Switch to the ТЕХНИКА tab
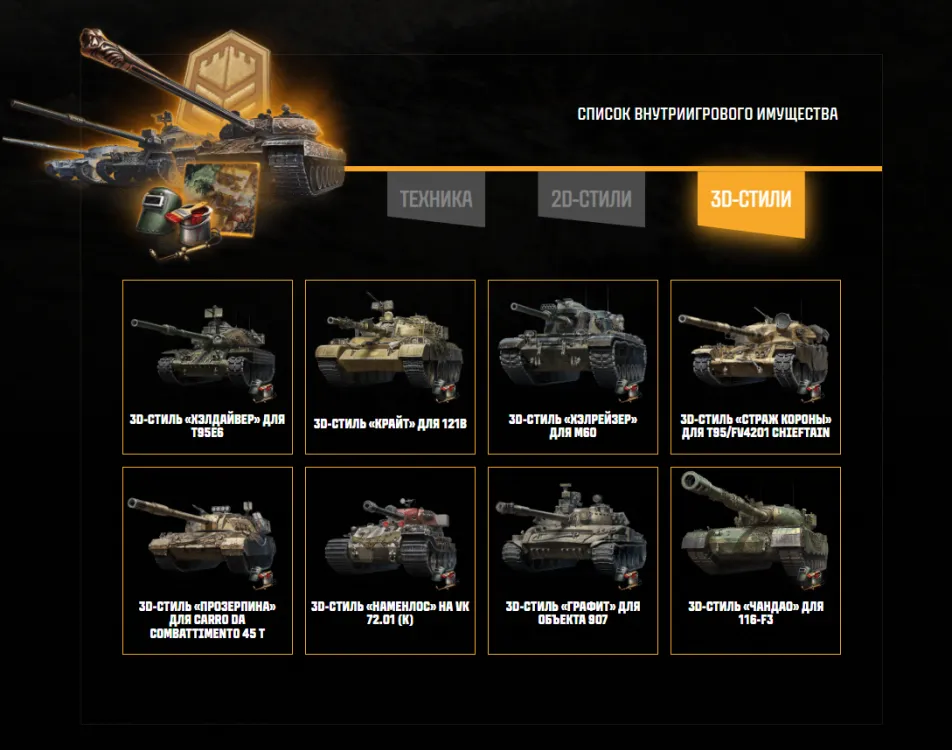Screen dimensions: 952x750 pyautogui.click(x=435, y=198)
